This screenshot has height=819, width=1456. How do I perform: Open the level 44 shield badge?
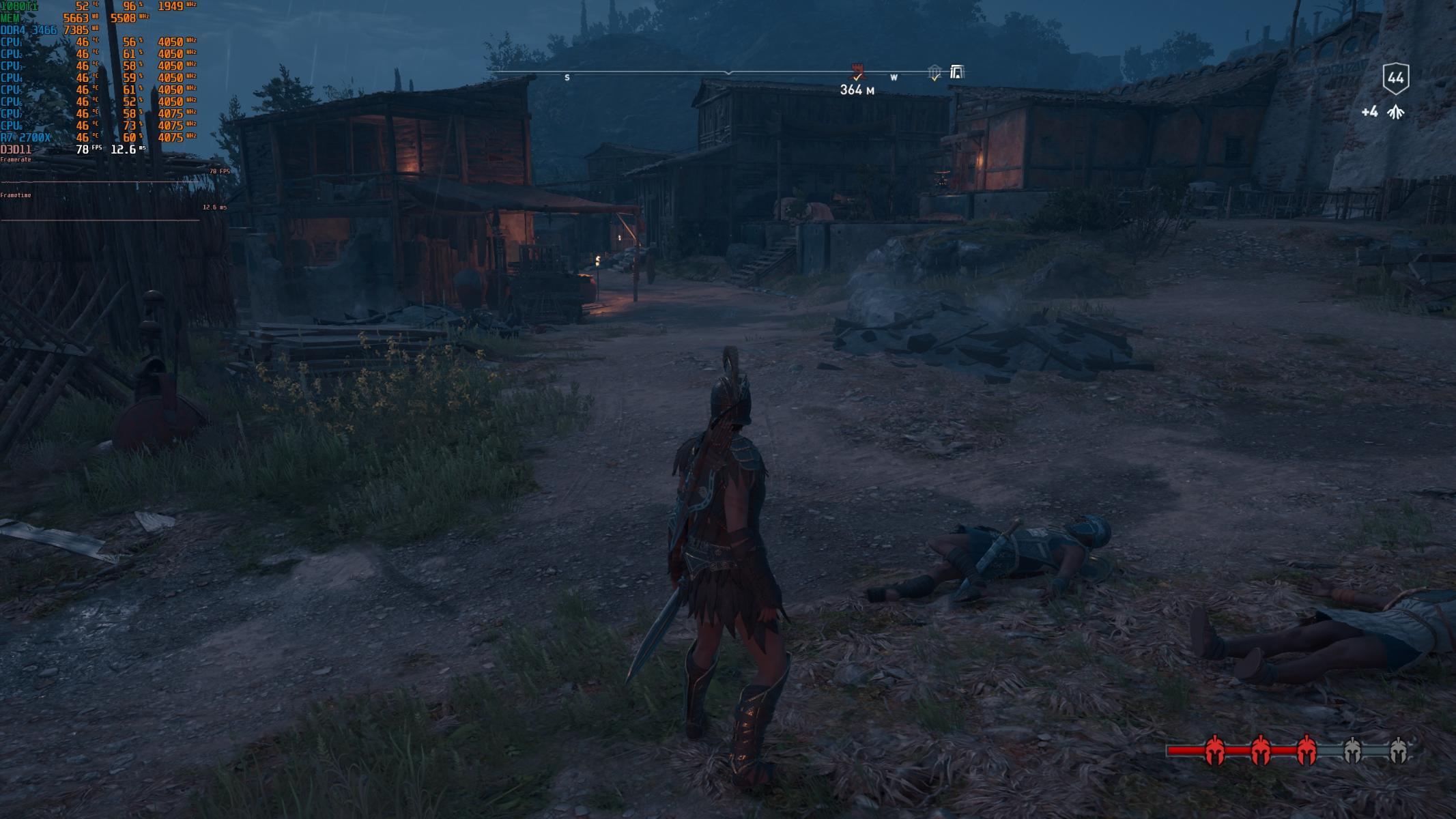pyautogui.click(x=1395, y=78)
